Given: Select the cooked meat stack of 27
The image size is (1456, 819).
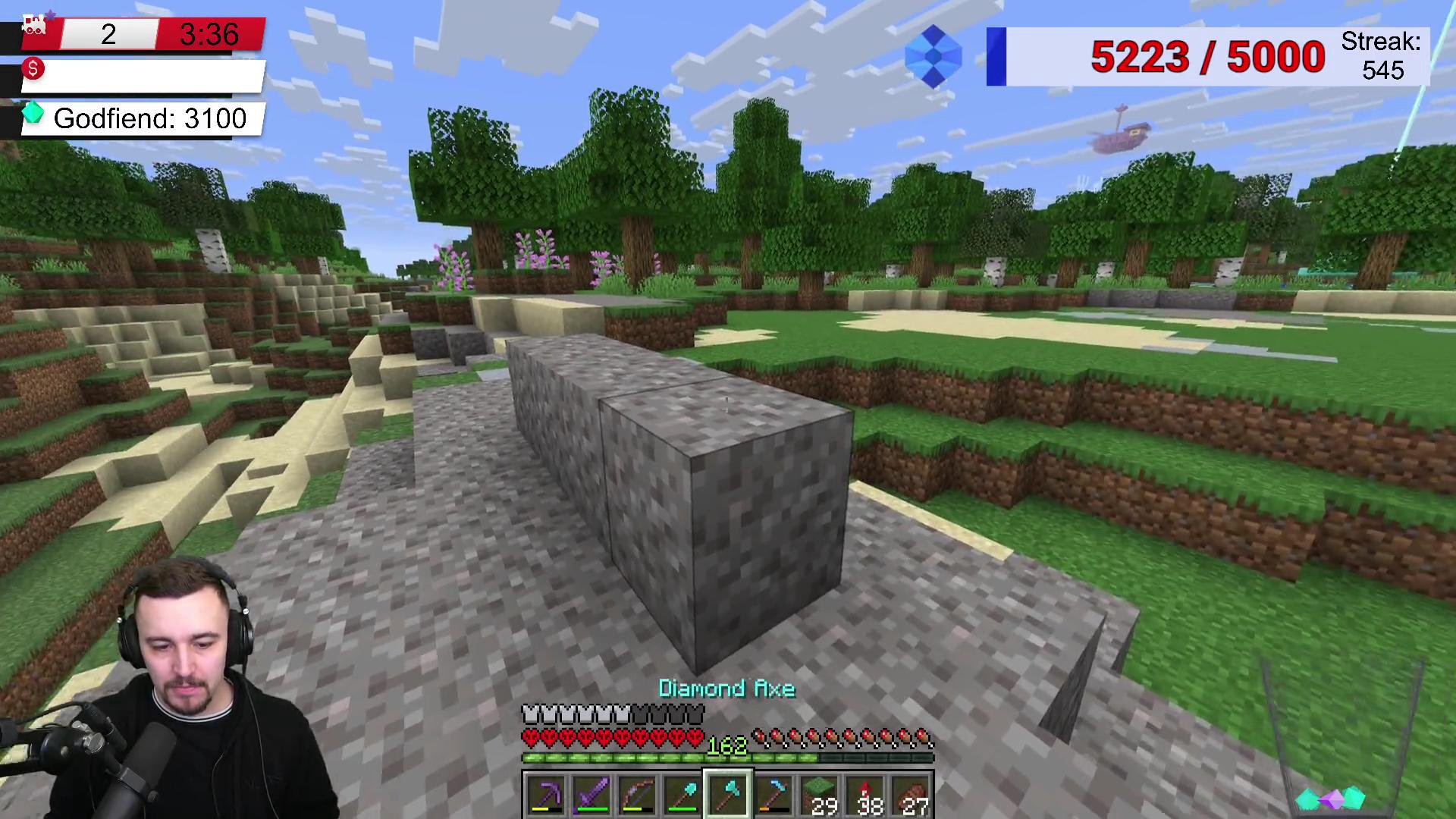Looking at the screenshot, I should pyautogui.click(x=912, y=795).
